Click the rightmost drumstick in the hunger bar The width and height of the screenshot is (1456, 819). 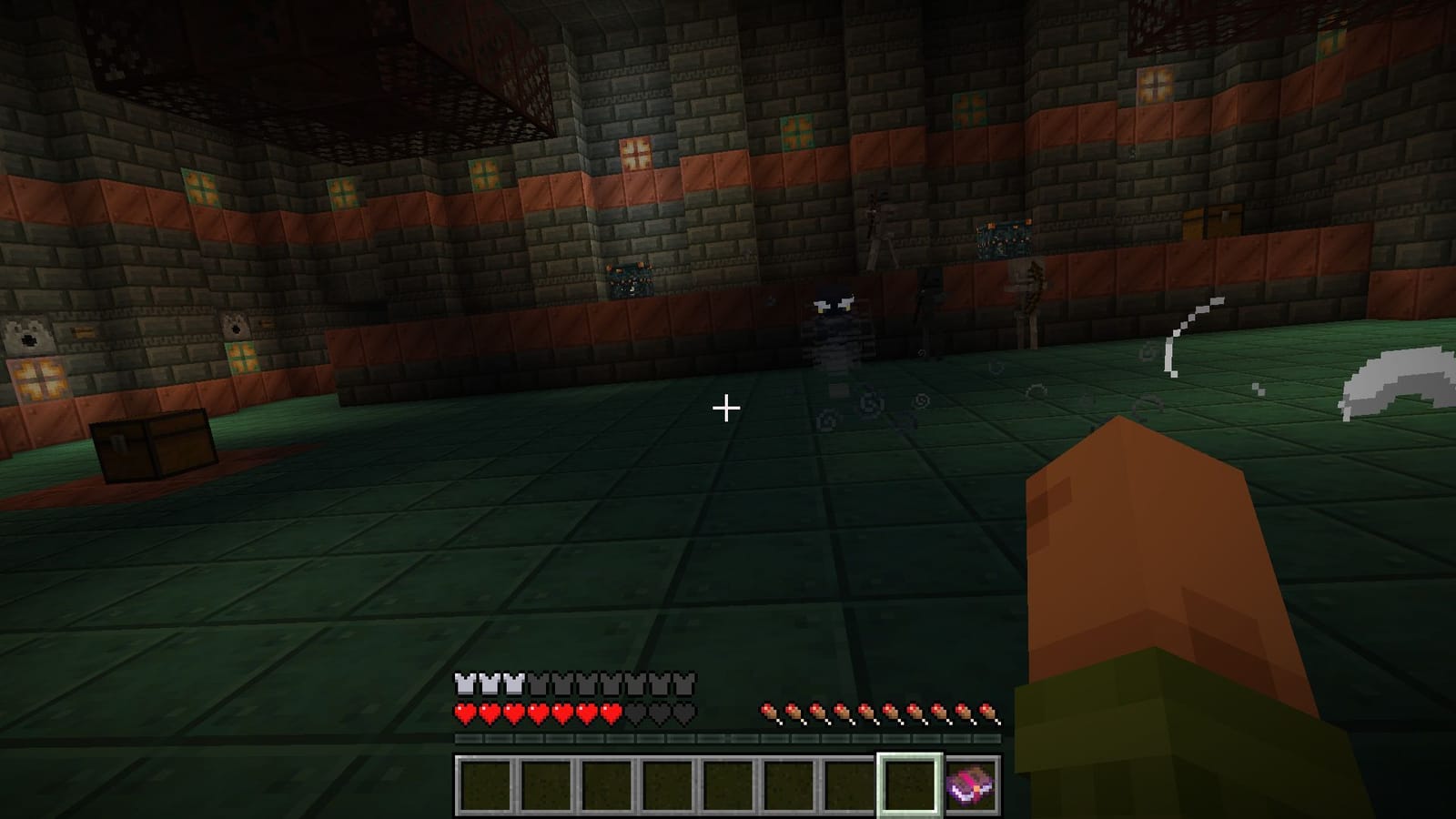click(x=988, y=713)
